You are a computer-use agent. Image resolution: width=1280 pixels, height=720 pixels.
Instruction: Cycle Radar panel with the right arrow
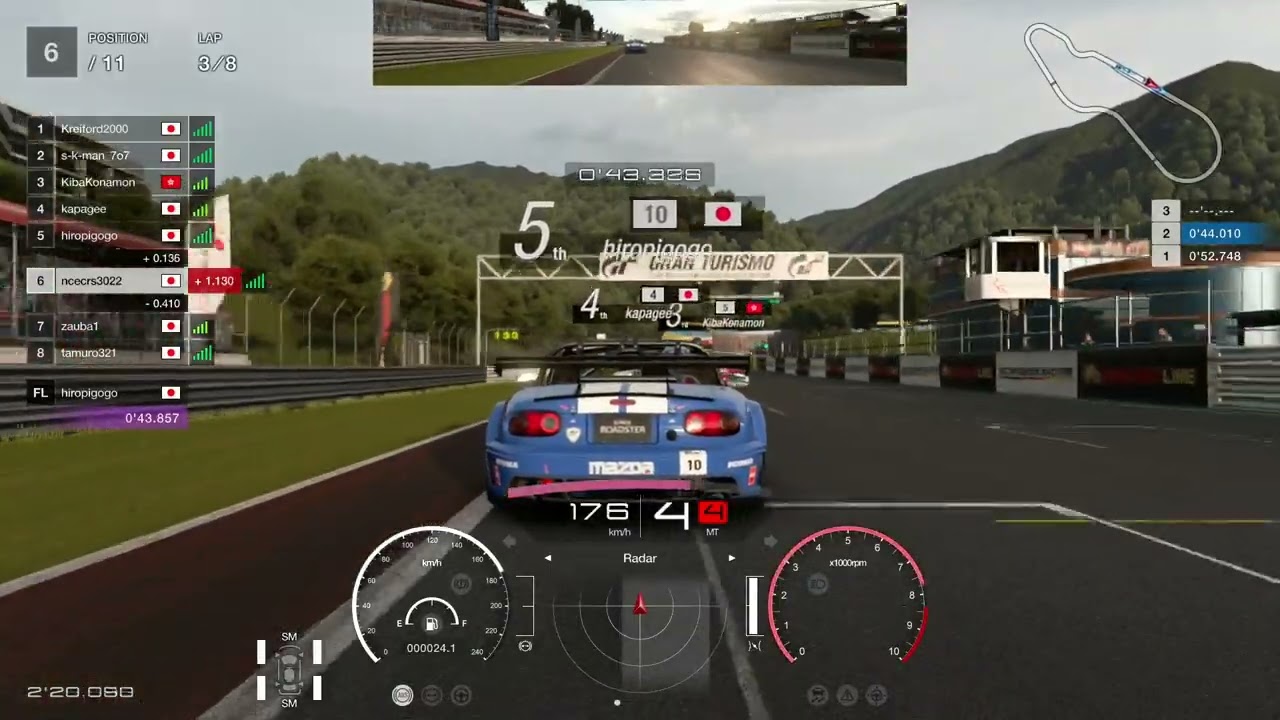732,559
